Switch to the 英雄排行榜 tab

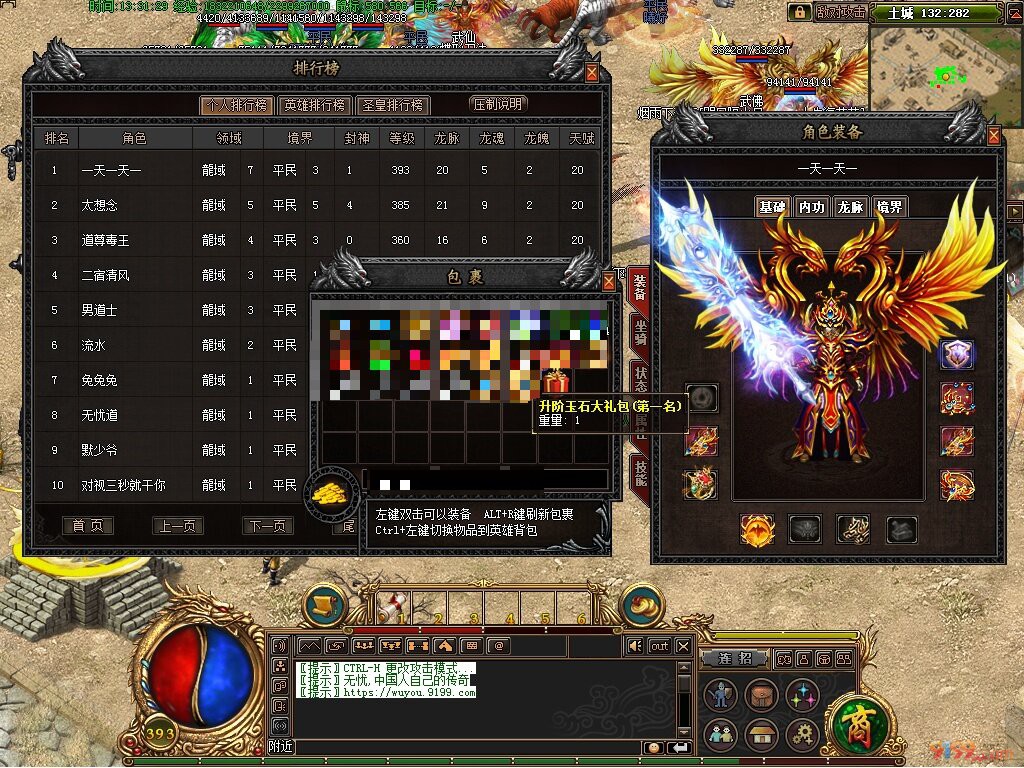tap(313, 105)
